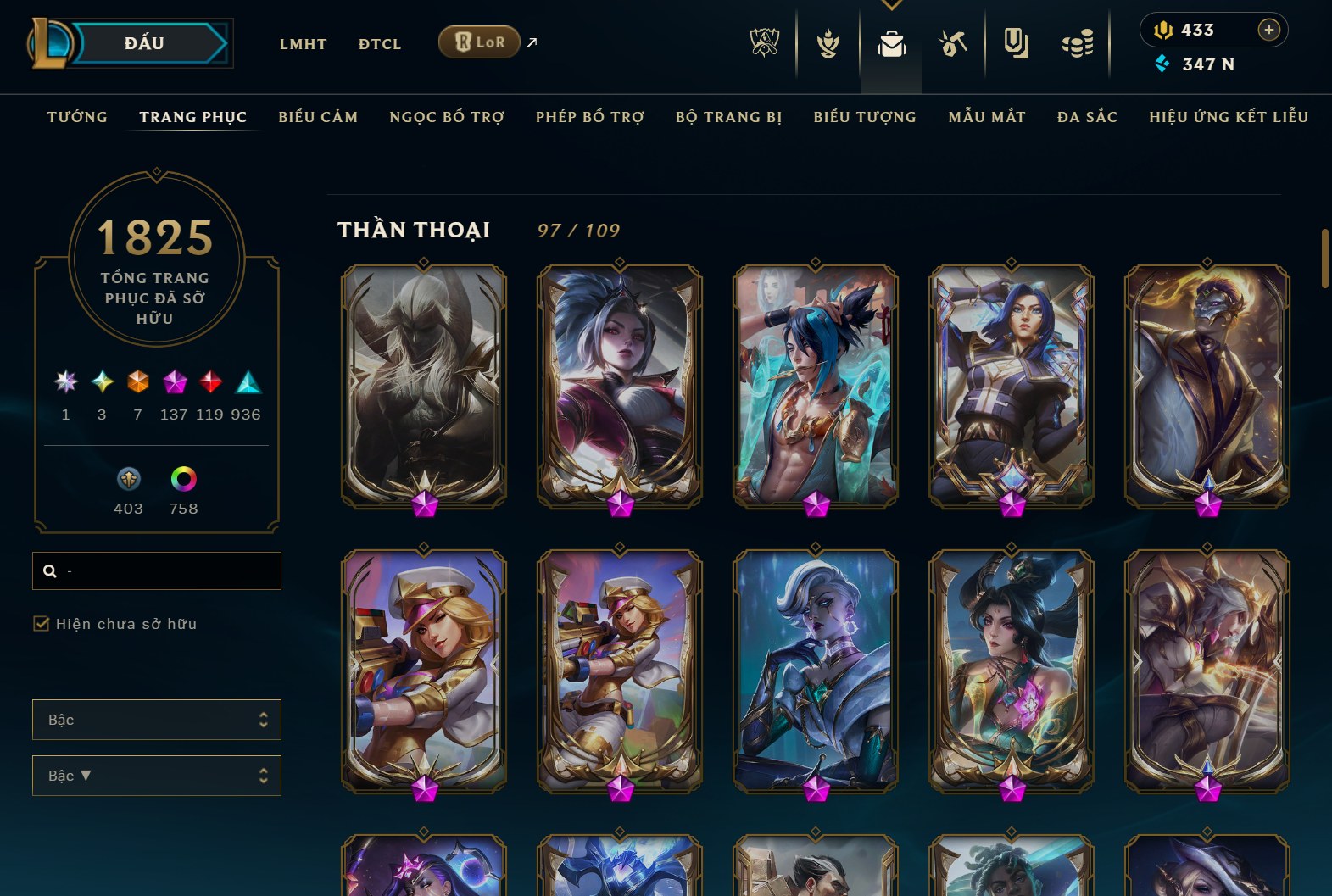
Task: Switch to the TƯỚNG champions tab
Action: pos(77,117)
